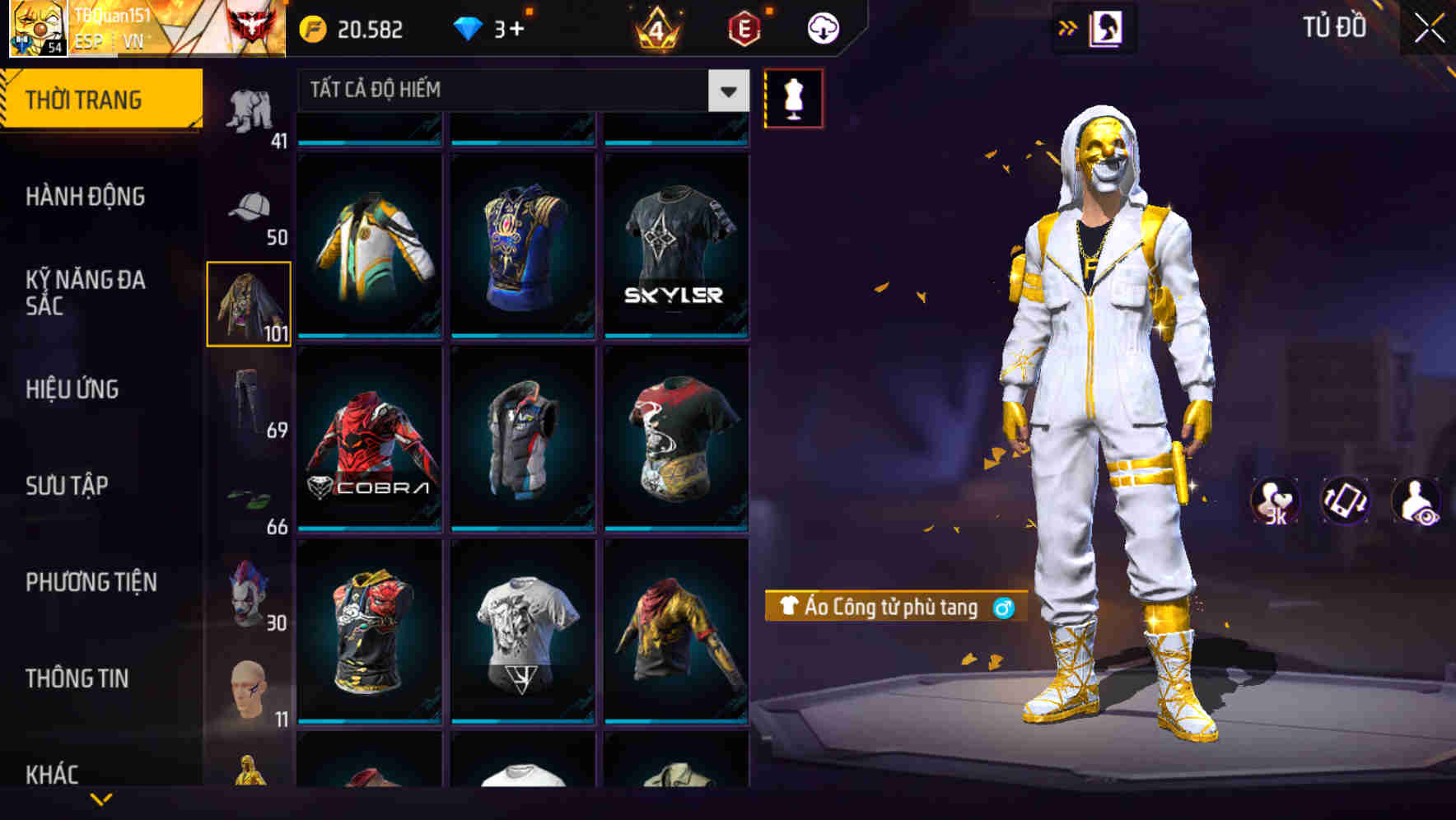The image size is (1456, 820).
Task: Click the mannequin icon next to rarity filter
Action: (793, 98)
